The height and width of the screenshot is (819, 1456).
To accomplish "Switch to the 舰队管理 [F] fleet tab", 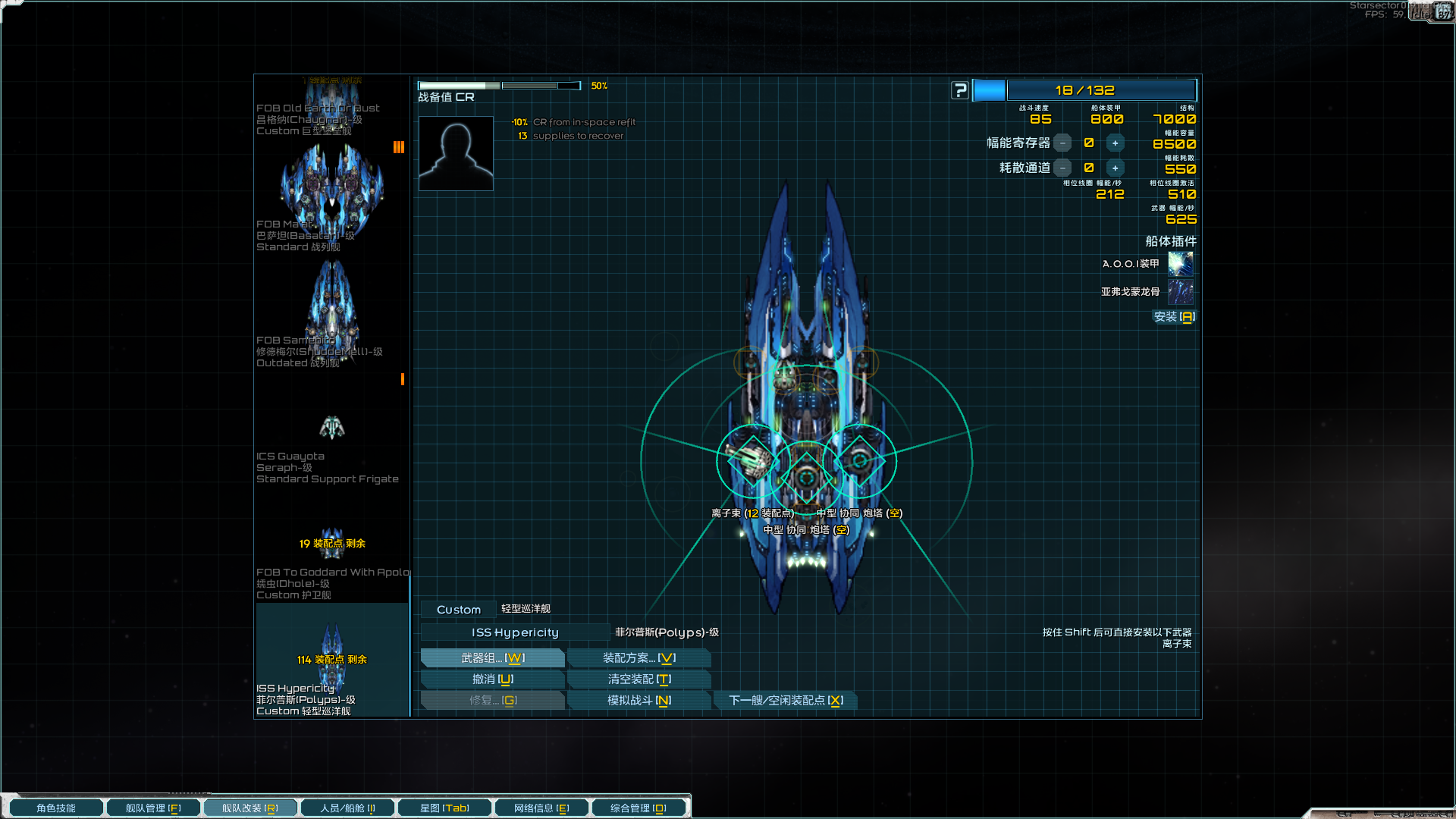I will click(153, 807).
